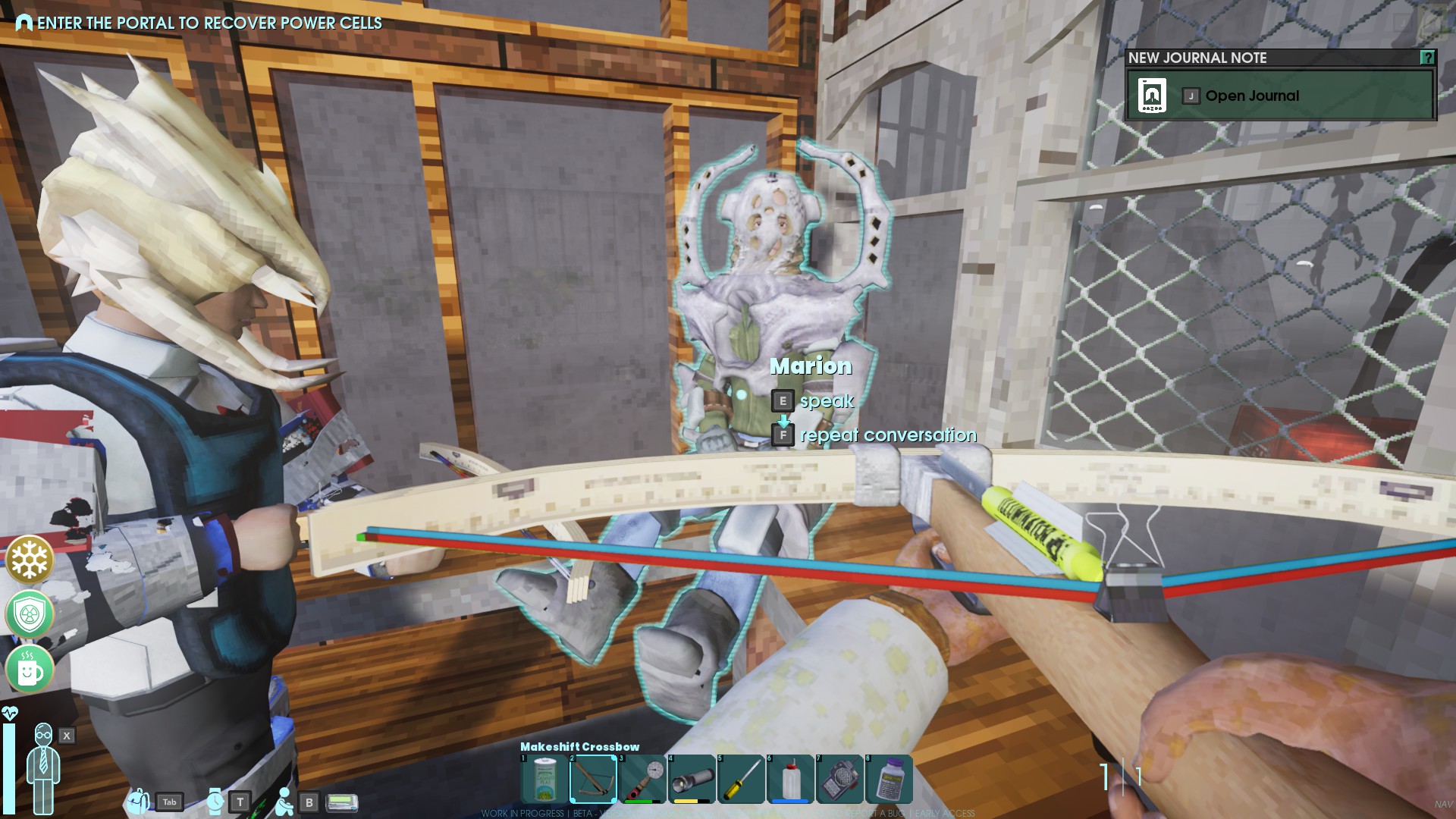Click the character body status figure

[43, 767]
